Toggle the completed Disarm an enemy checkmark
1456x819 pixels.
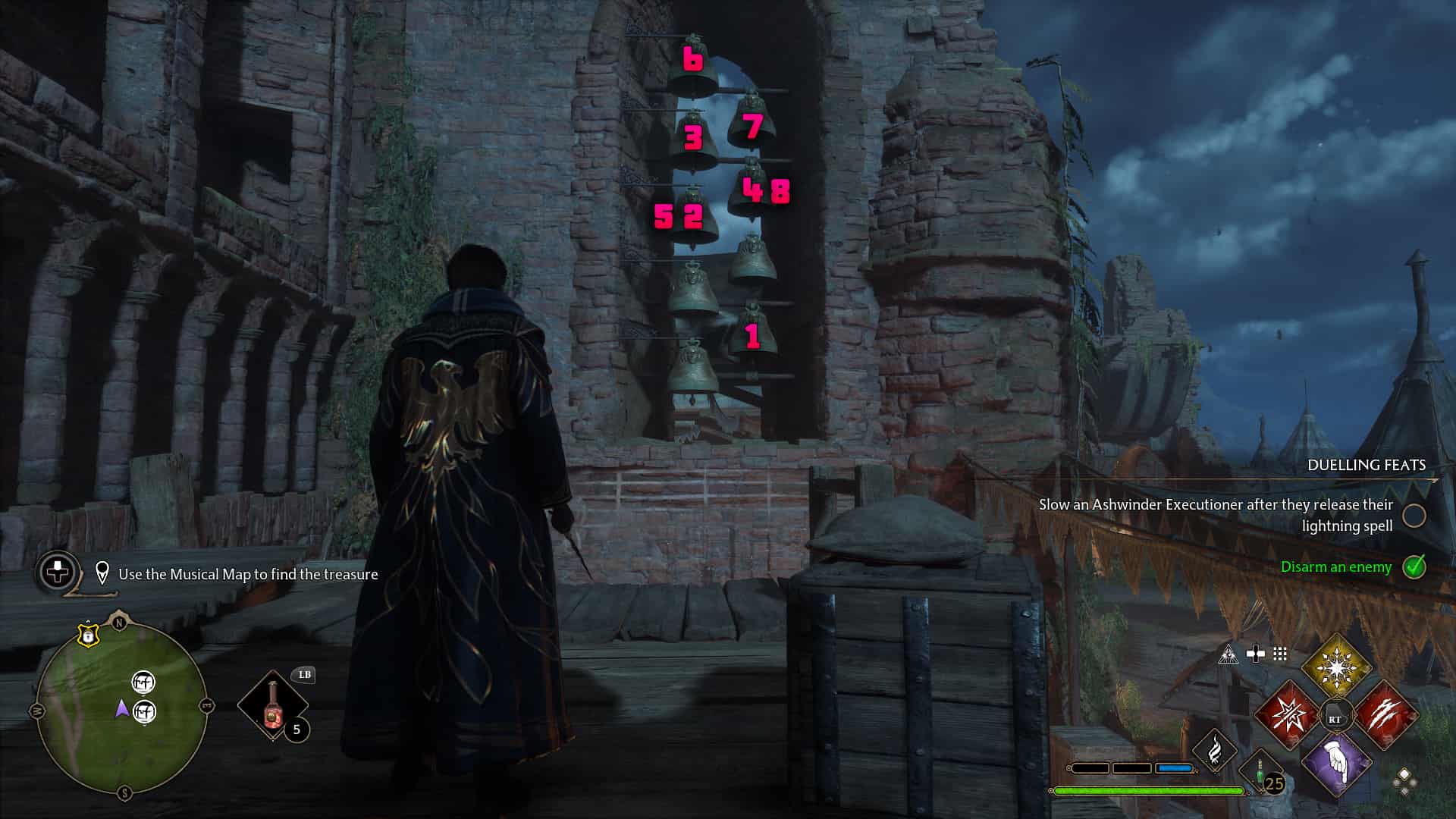click(1414, 567)
